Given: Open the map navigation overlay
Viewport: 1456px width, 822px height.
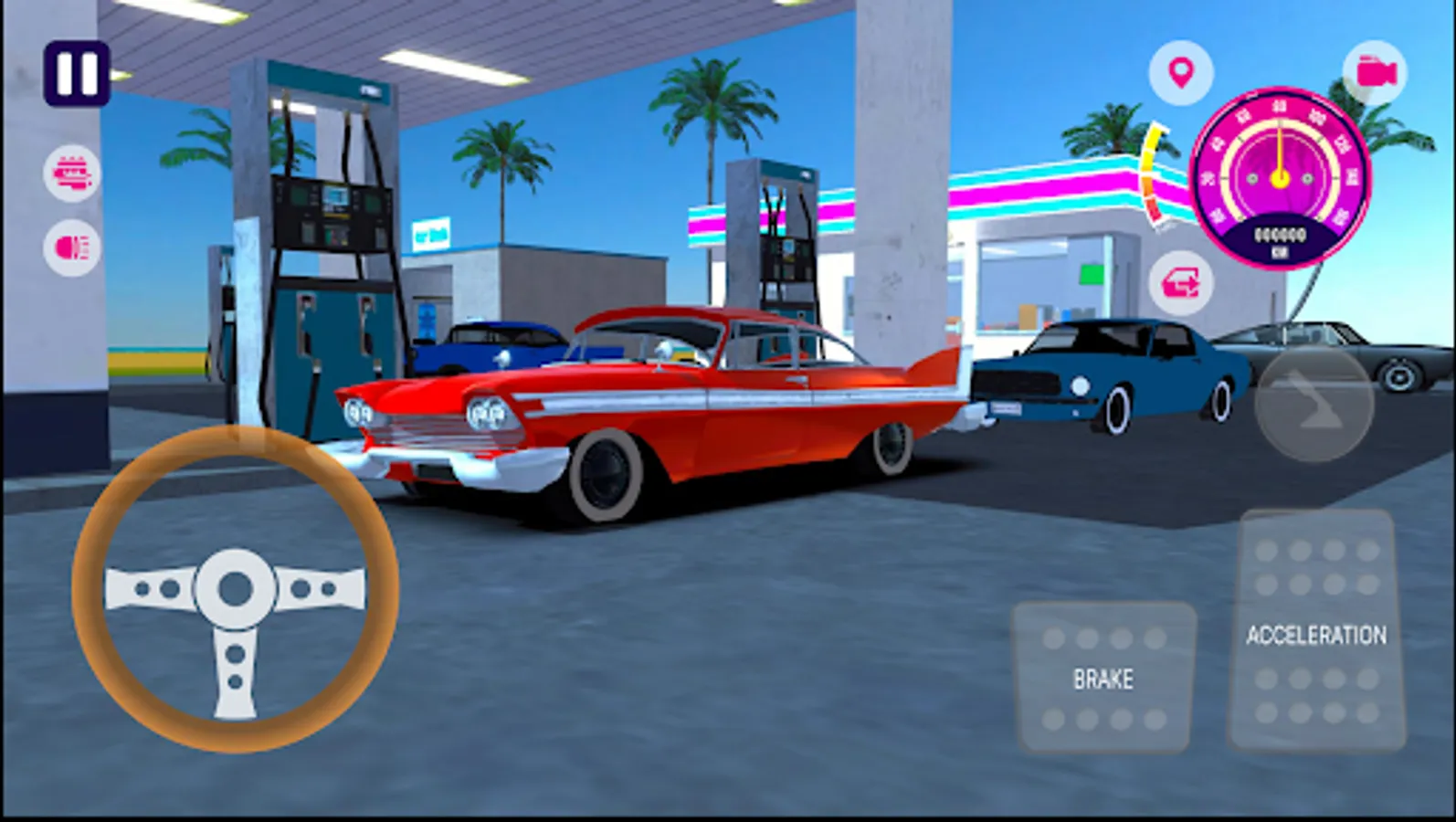Looking at the screenshot, I should pos(1182,74).
